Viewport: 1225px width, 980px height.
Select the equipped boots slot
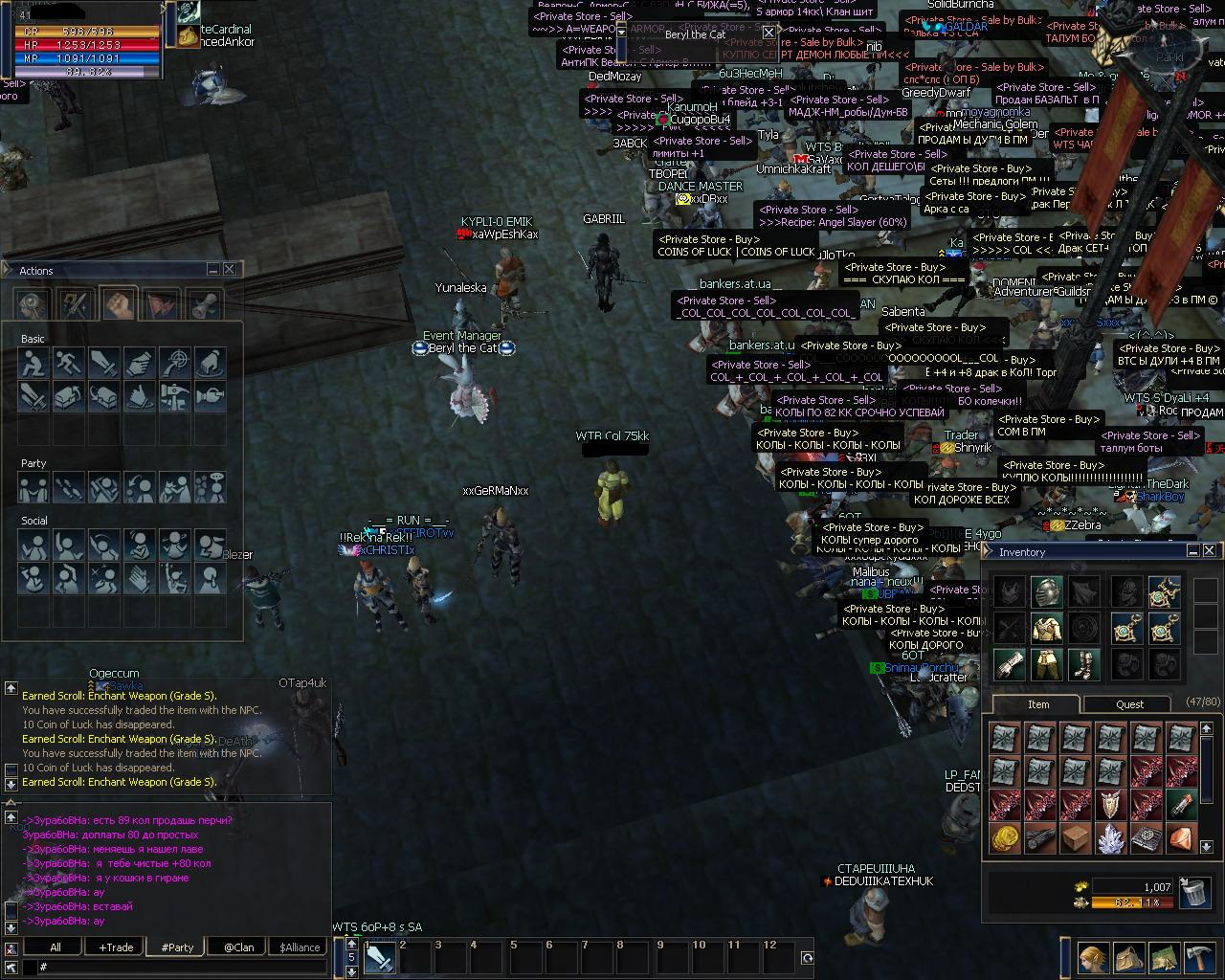tap(1083, 664)
